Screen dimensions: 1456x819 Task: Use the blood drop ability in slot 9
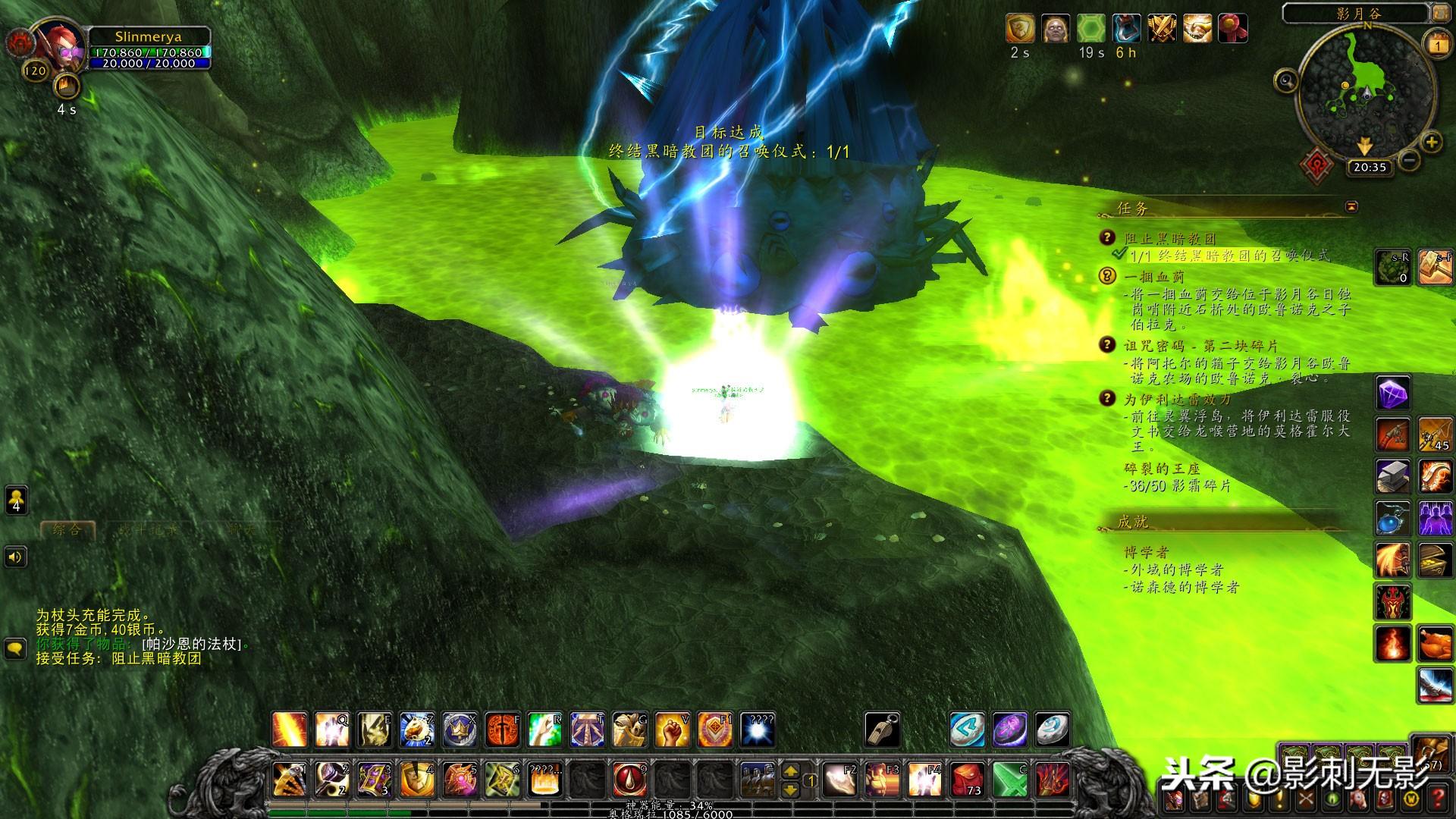(x=629, y=780)
